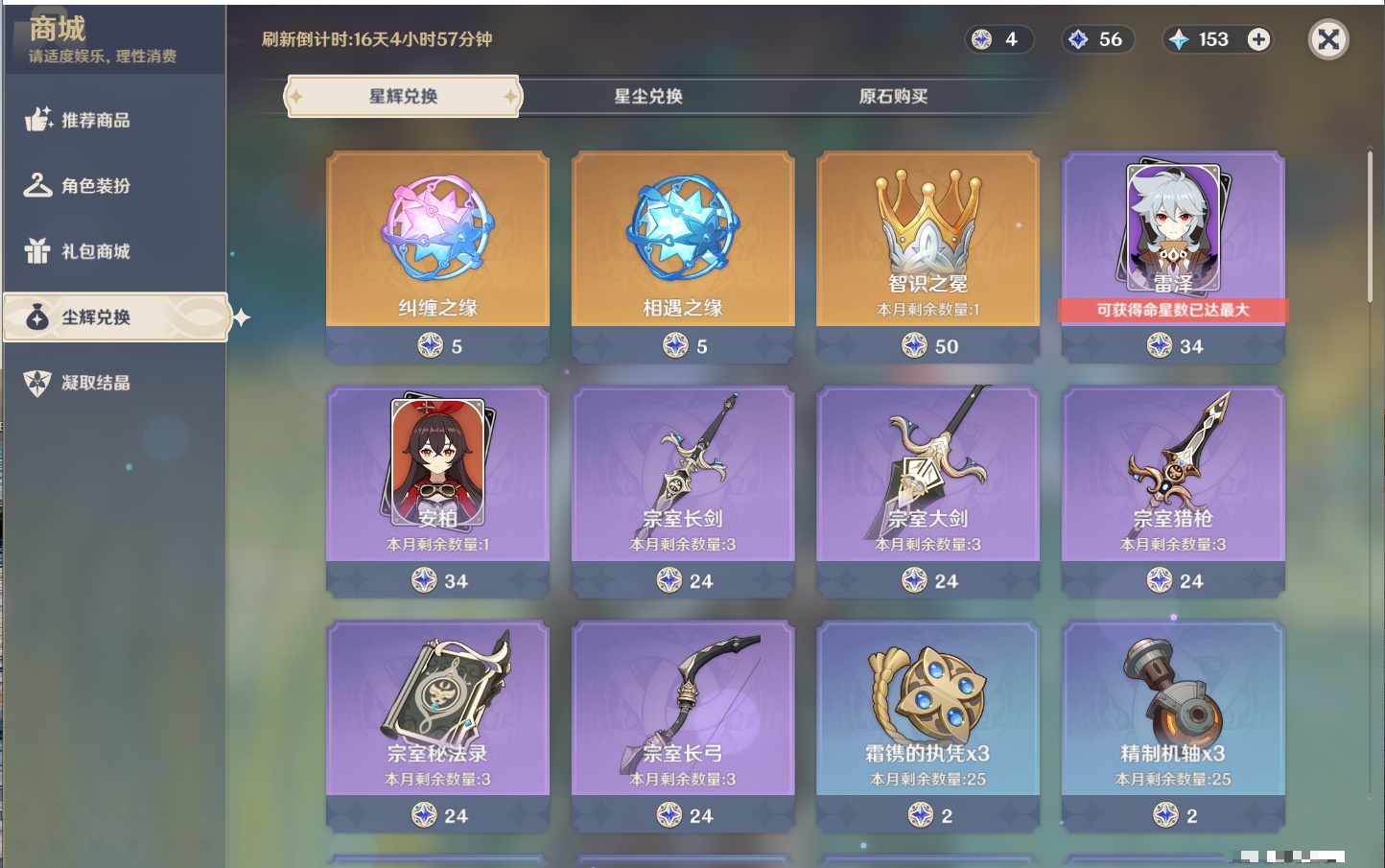Click the Masterless Stardust currency icon showing 4
1385x868 pixels.
coord(982,39)
